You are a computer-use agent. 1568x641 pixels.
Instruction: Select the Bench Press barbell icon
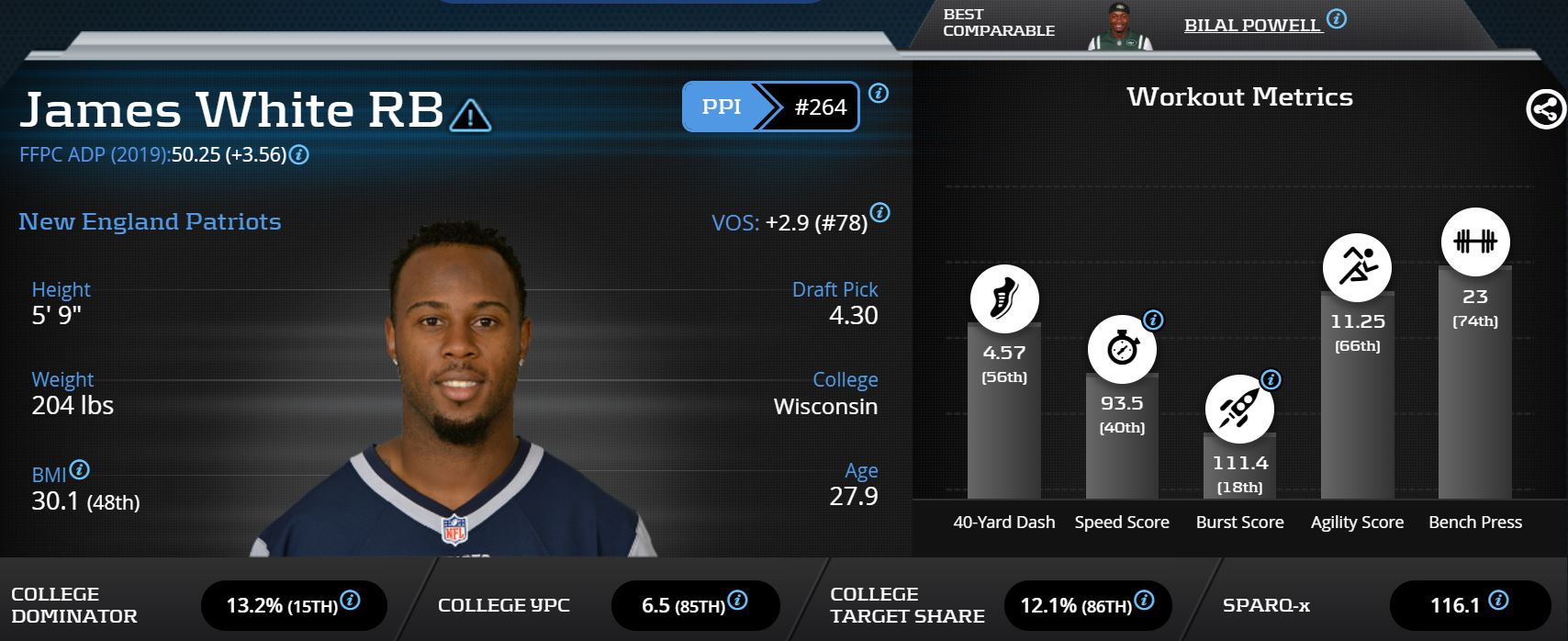pos(1475,242)
